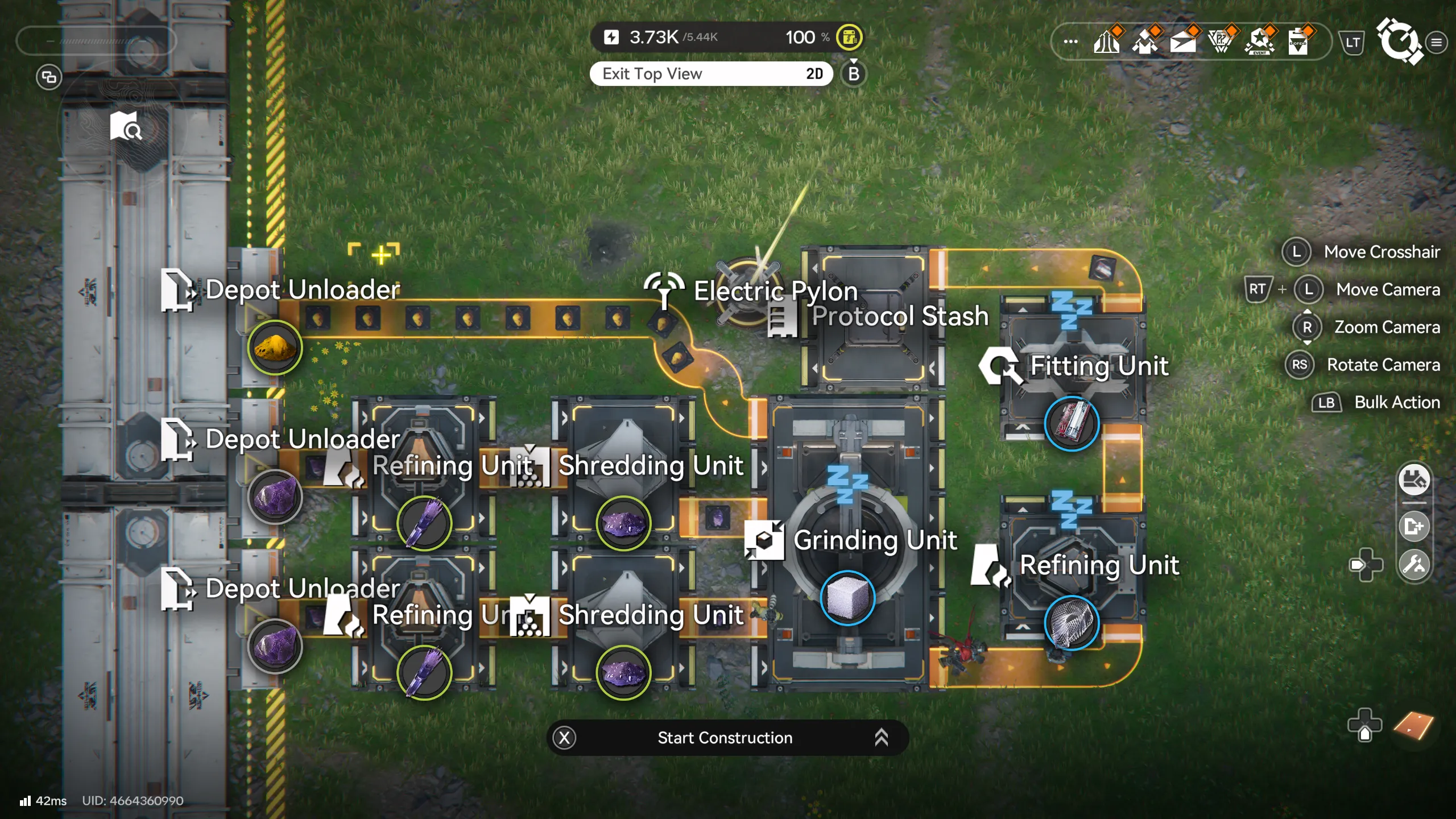Select the blueprint add tool button
The width and height of the screenshot is (1456, 819).
tap(1414, 526)
